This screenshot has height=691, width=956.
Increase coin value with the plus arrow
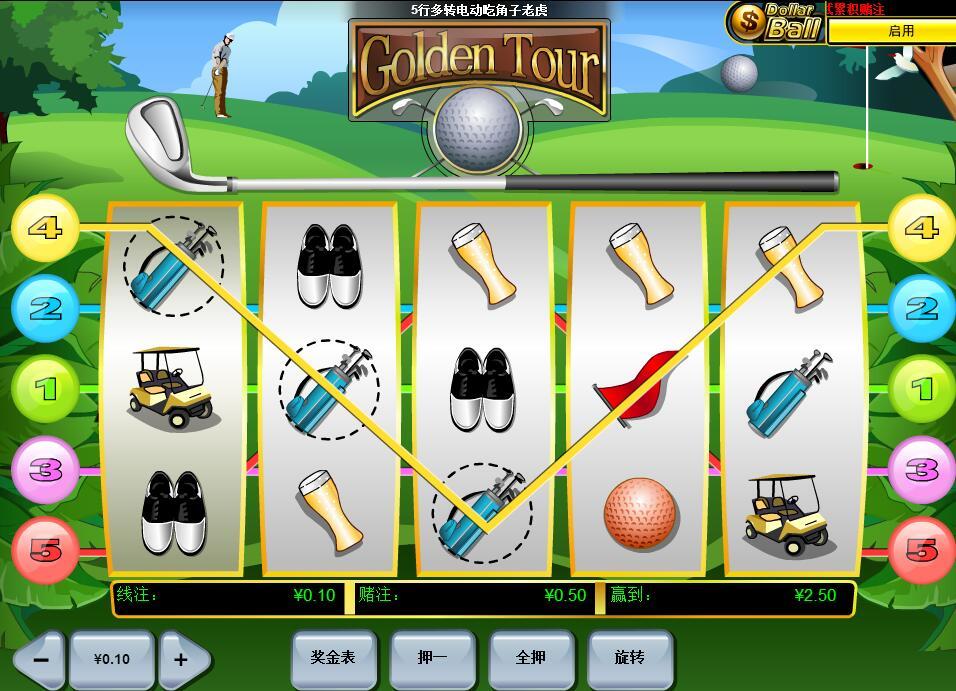[182, 659]
